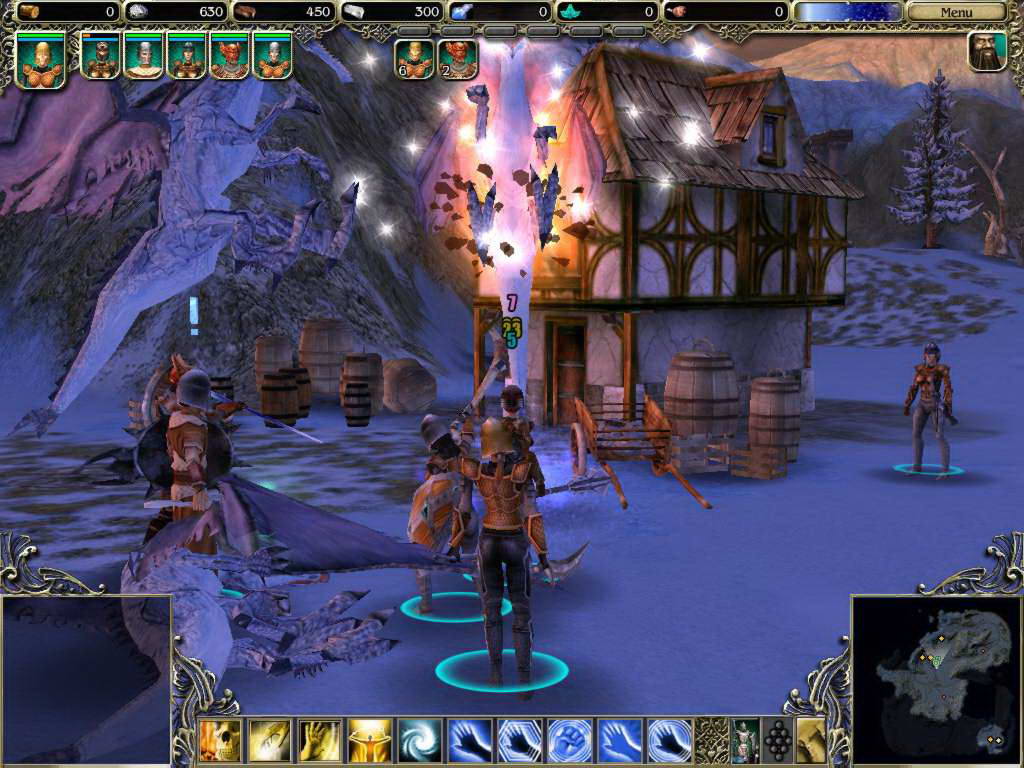Click the ornate pattern hotbar button
Image resolution: width=1024 pixels, height=768 pixels.
point(711,740)
